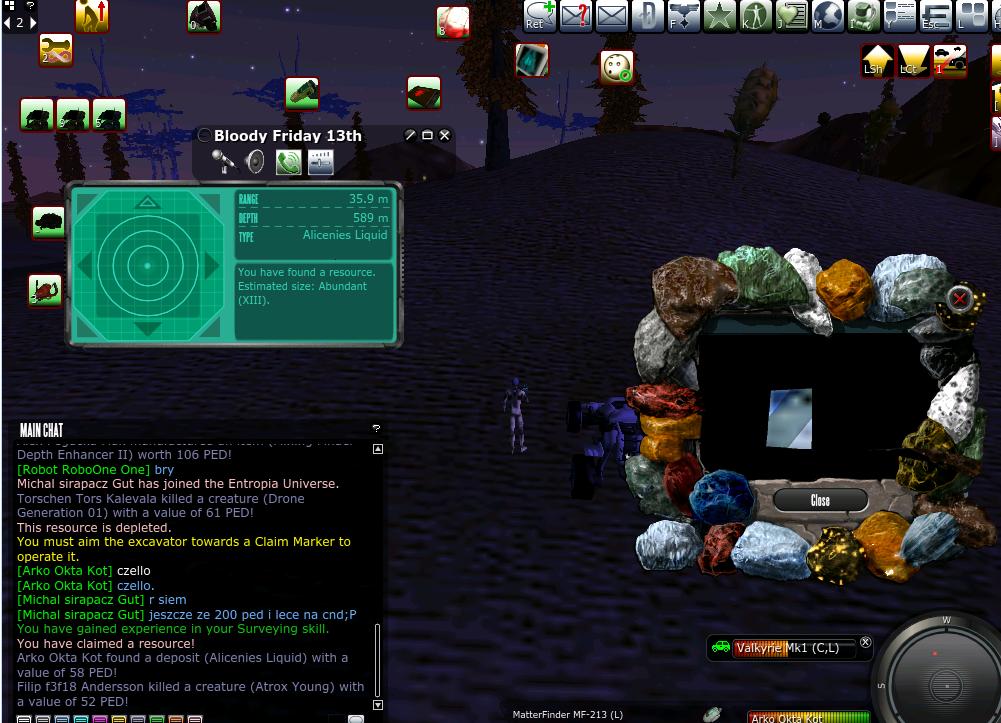Open Main Chat help question mark
The image size is (1001, 723).
point(376,429)
